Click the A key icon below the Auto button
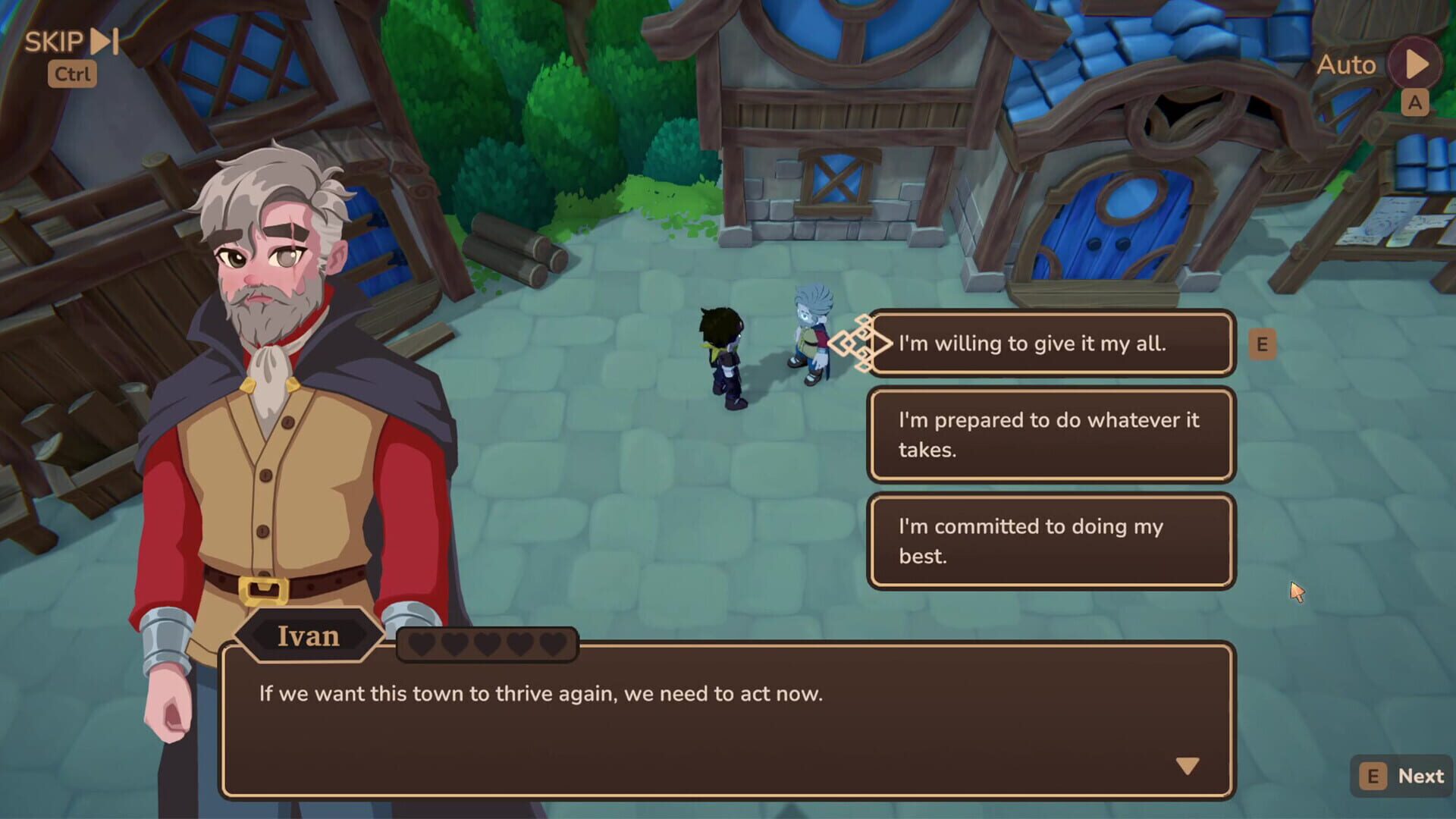Image resolution: width=1456 pixels, height=819 pixels. pos(1414,104)
